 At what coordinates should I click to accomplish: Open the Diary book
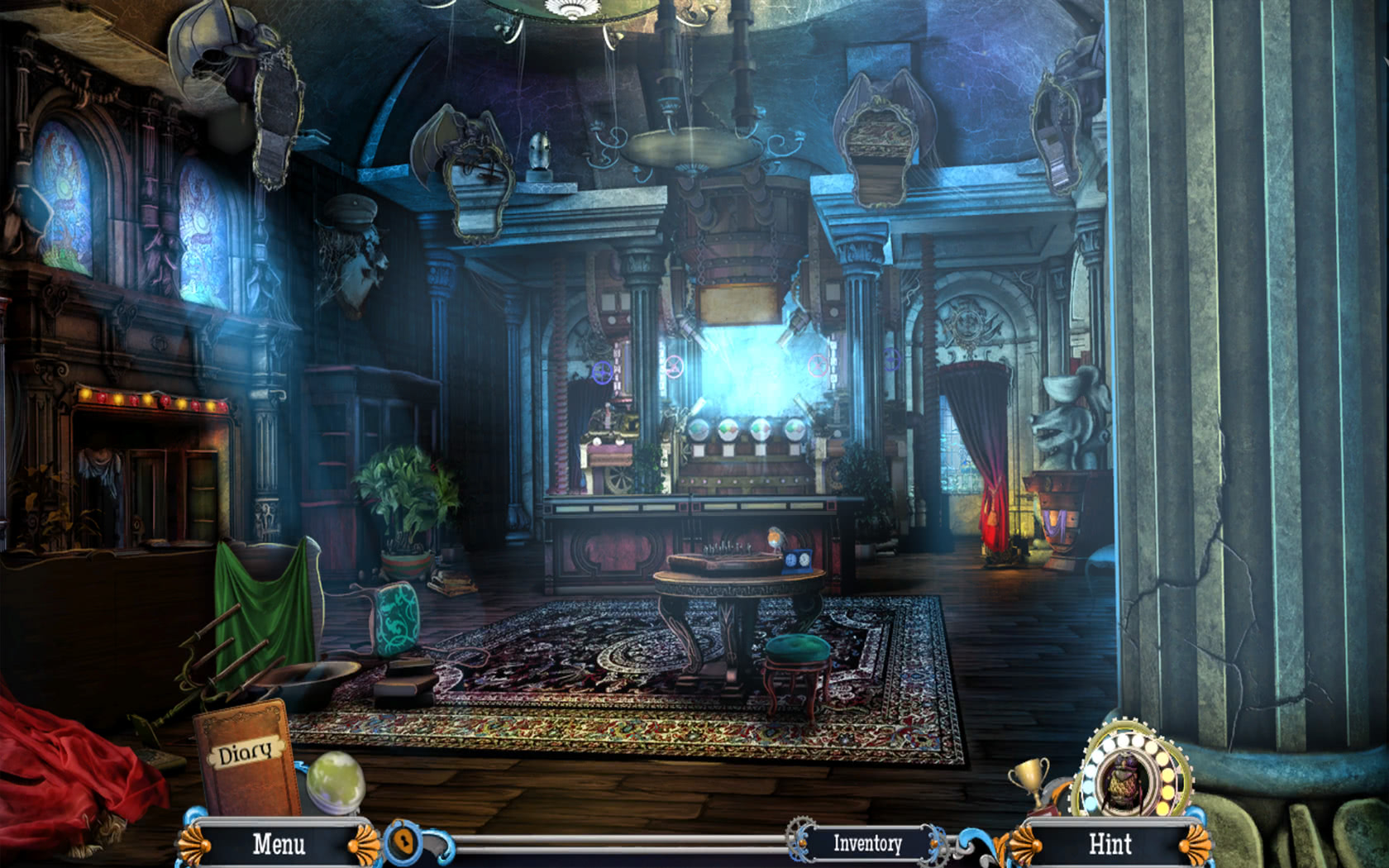pyautogui.click(x=246, y=756)
